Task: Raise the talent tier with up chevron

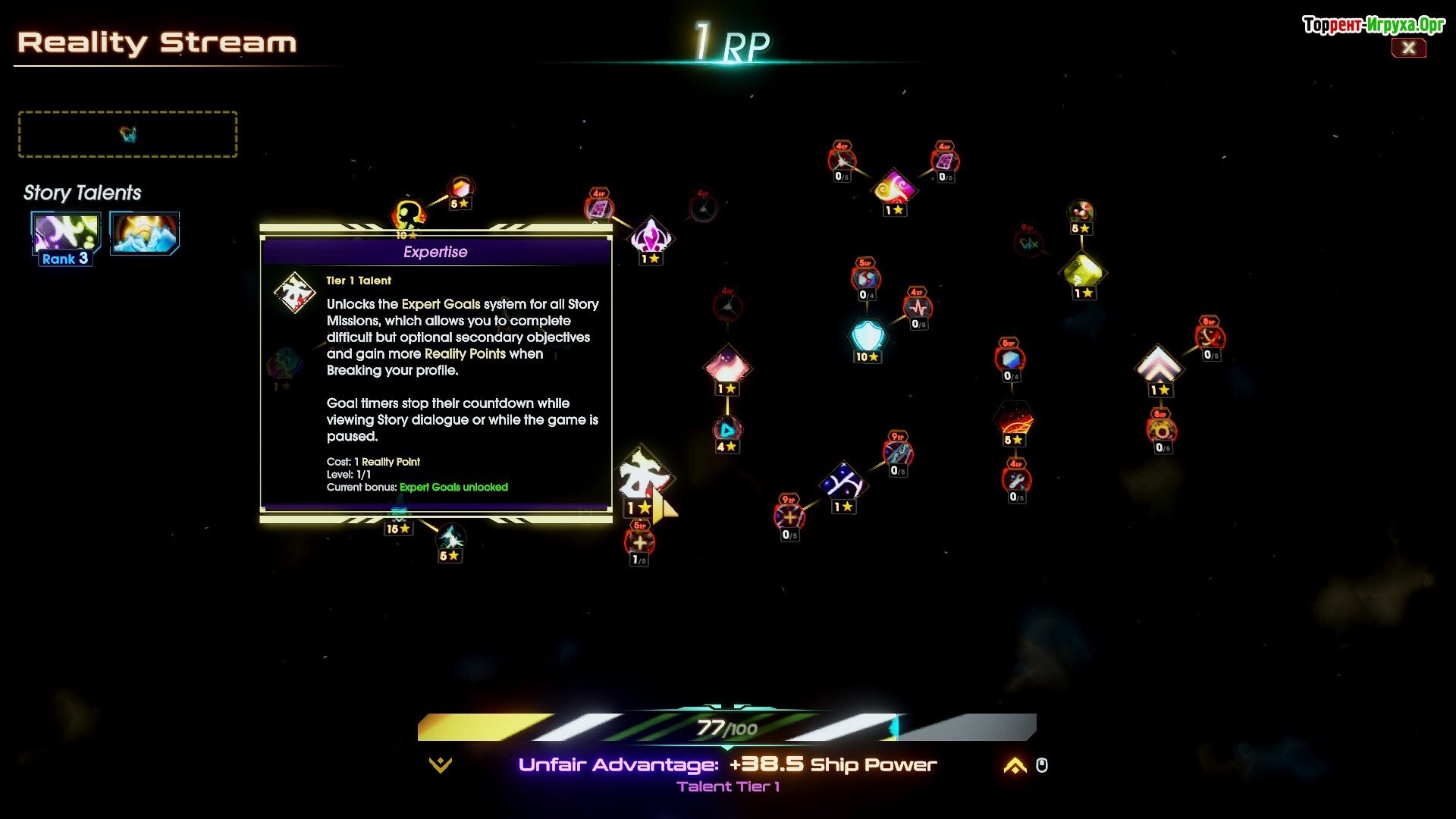Action: [x=1015, y=766]
